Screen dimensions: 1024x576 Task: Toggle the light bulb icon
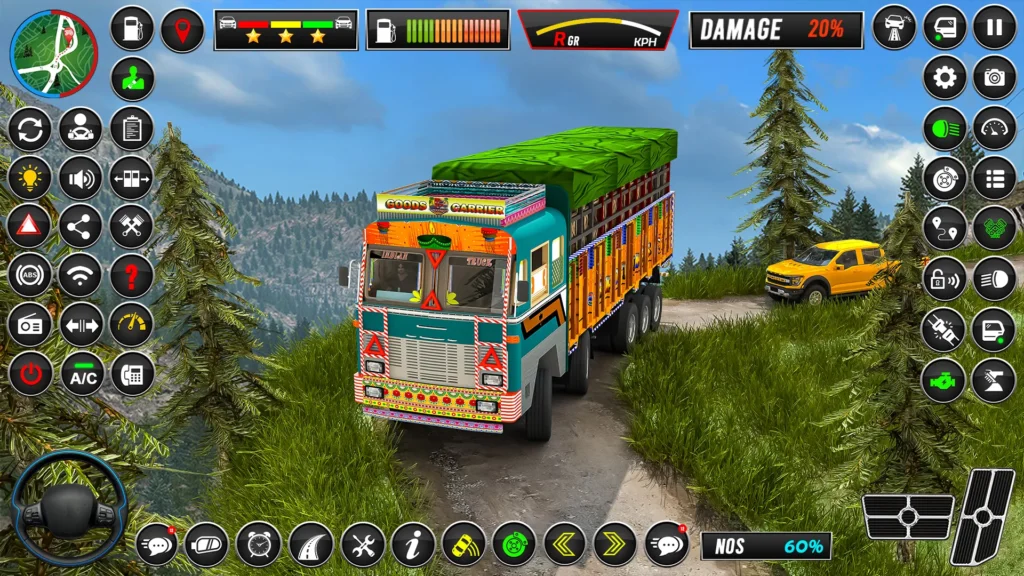pos(30,178)
